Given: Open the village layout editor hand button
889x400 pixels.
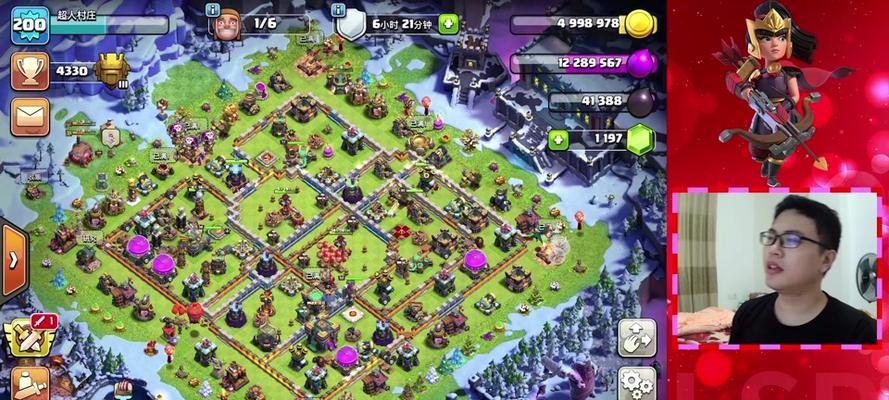Looking at the screenshot, I should tap(636, 338).
